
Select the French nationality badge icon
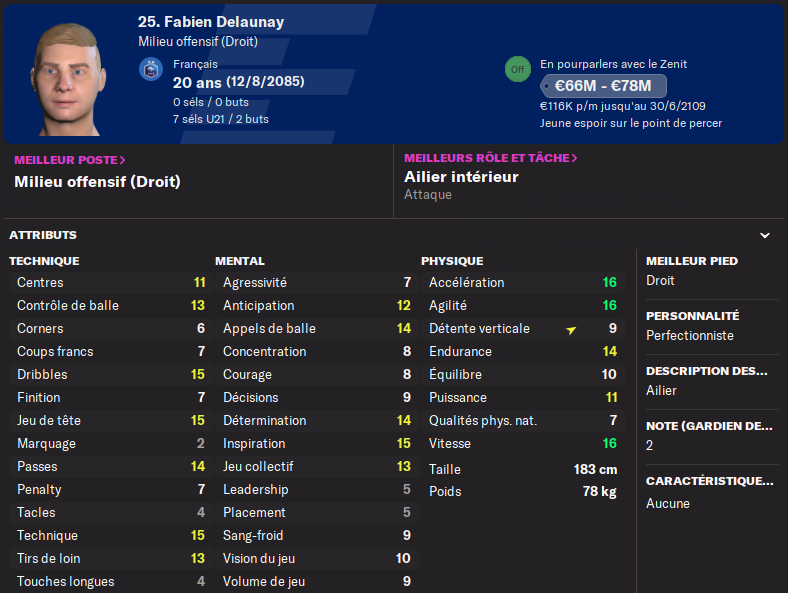coord(151,69)
